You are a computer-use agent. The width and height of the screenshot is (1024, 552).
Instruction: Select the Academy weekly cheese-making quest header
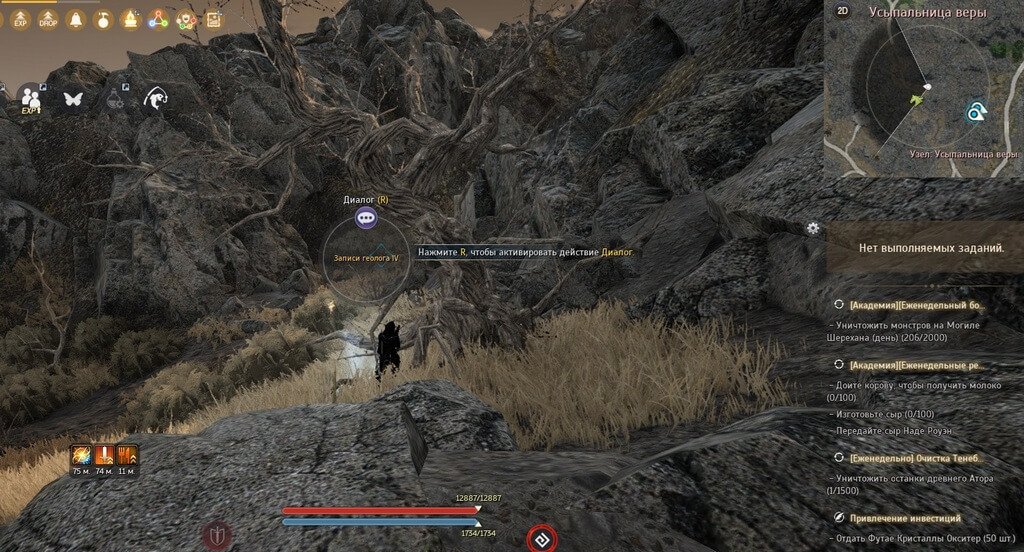coord(917,365)
